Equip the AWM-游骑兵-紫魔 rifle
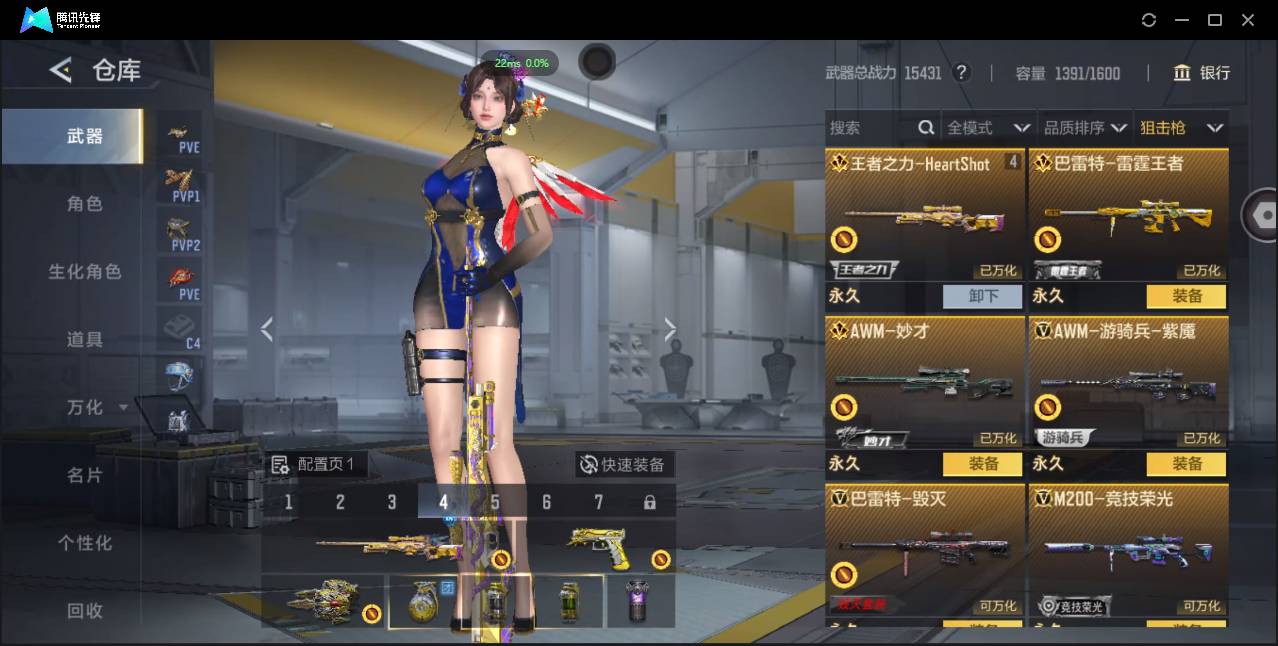 click(x=1186, y=464)
